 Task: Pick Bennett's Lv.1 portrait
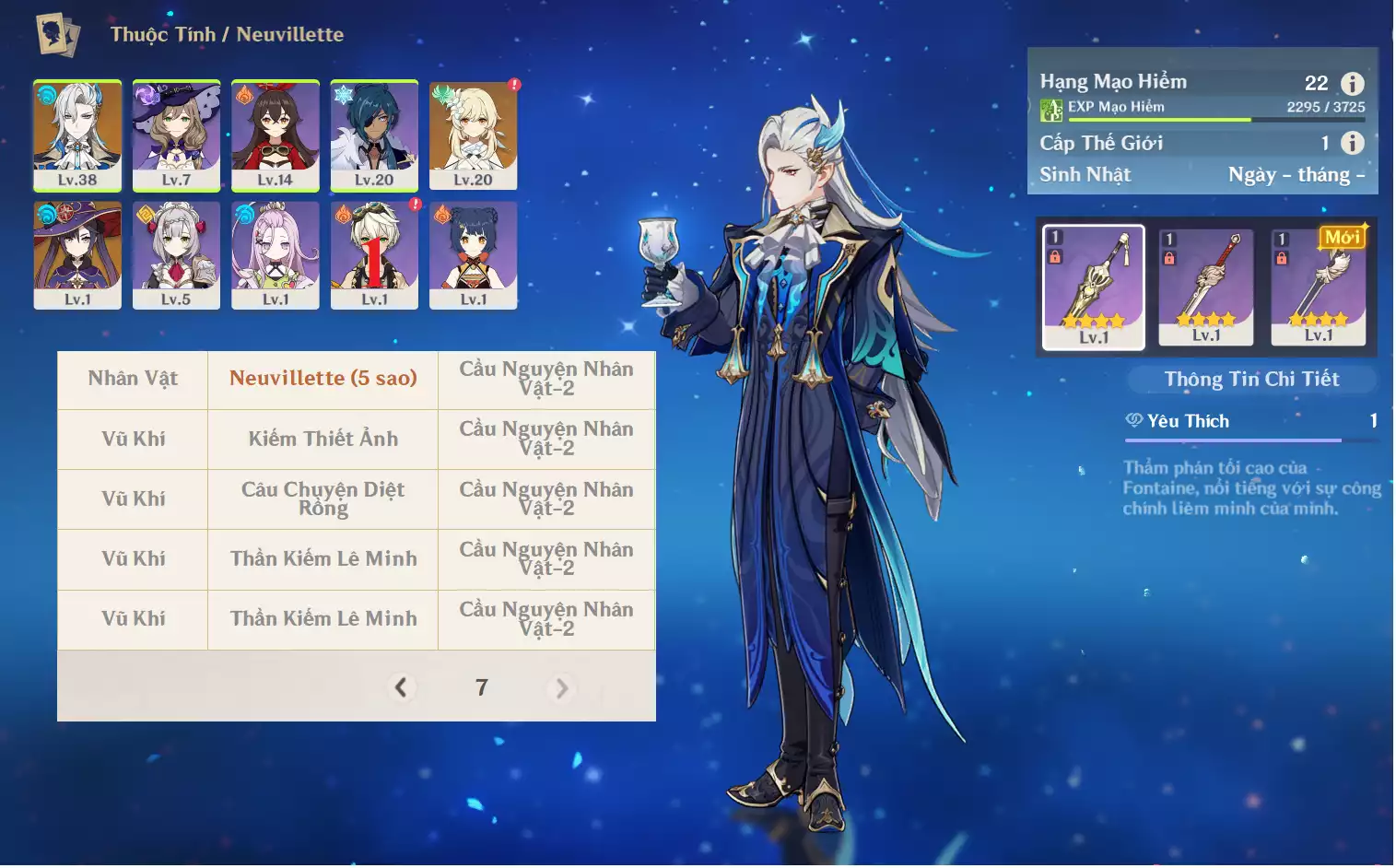374,254
